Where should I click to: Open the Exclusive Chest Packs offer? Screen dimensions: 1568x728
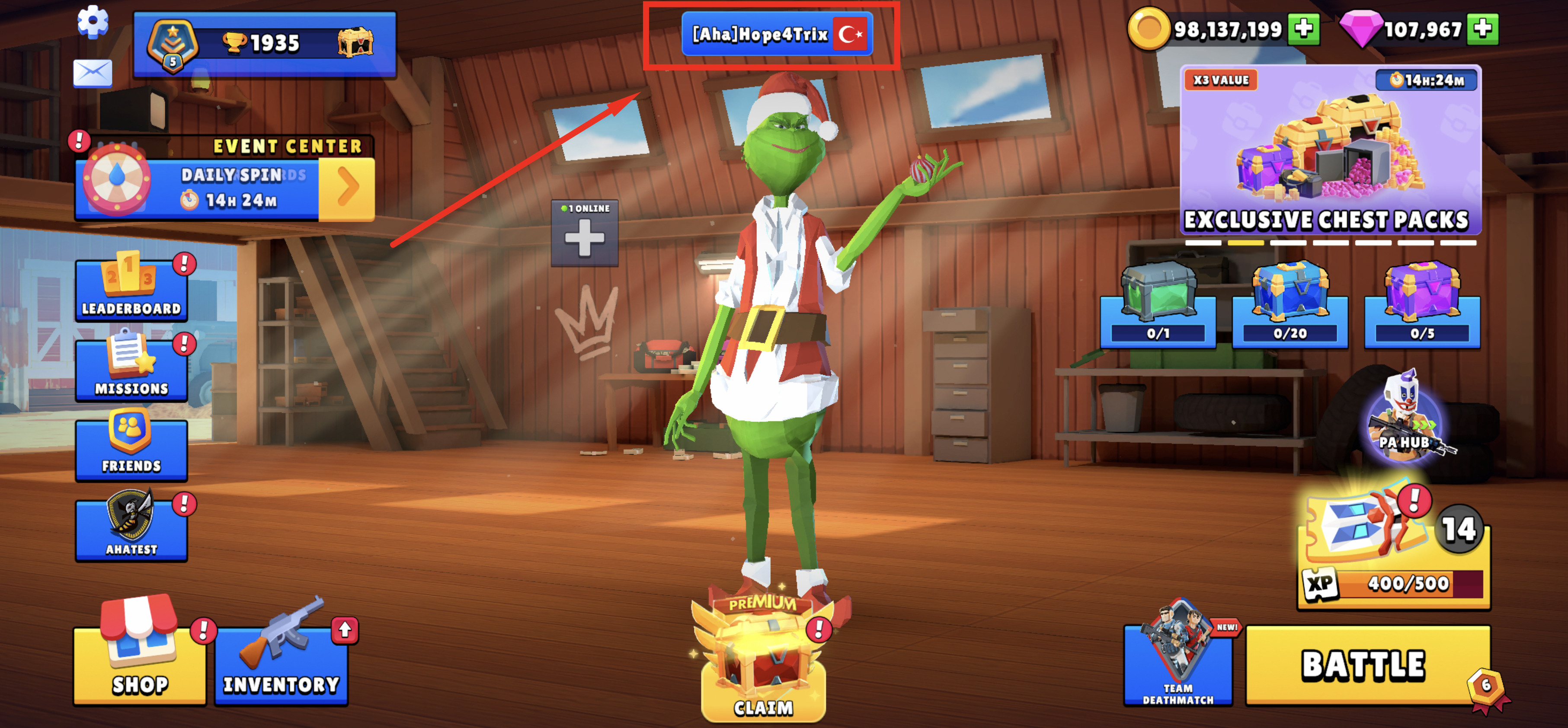click(1330, 150)
